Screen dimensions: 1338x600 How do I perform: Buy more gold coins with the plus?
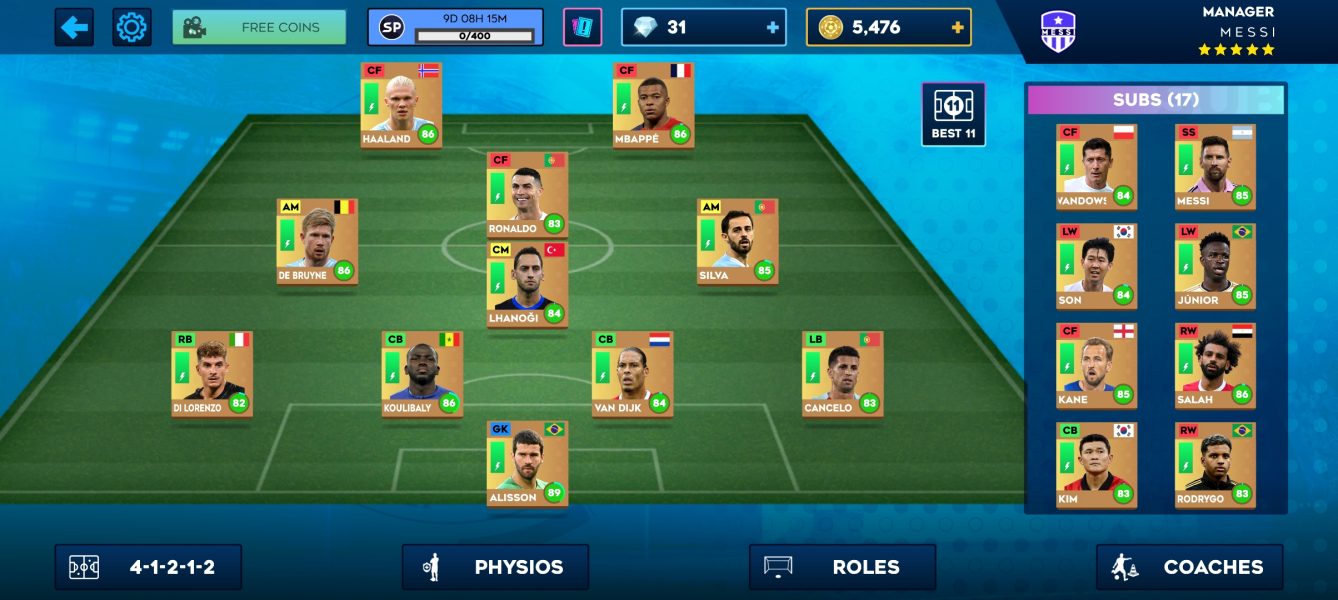pos(957,28)
